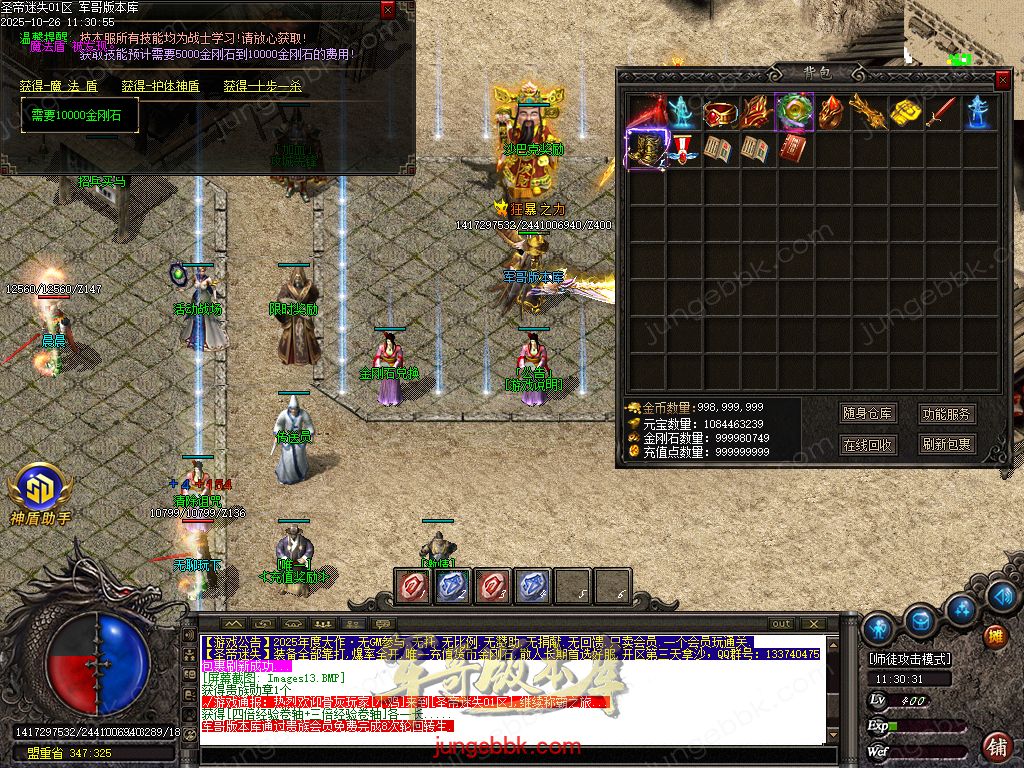
Task: Close the NPC skill dialogue window
Action: pyautogui.click(x=388, y=10)
